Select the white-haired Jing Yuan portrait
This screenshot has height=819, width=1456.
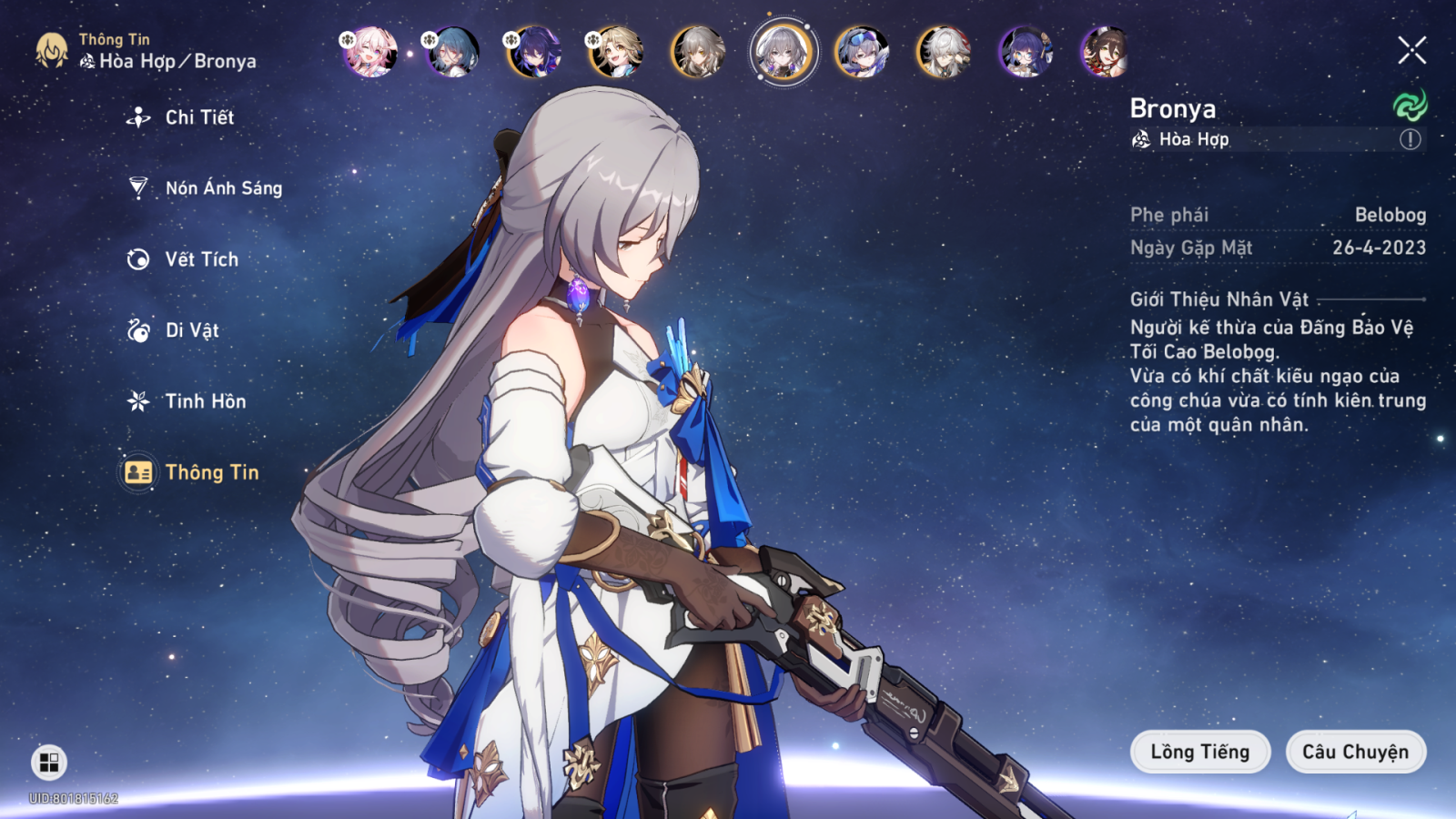[944, 51]
